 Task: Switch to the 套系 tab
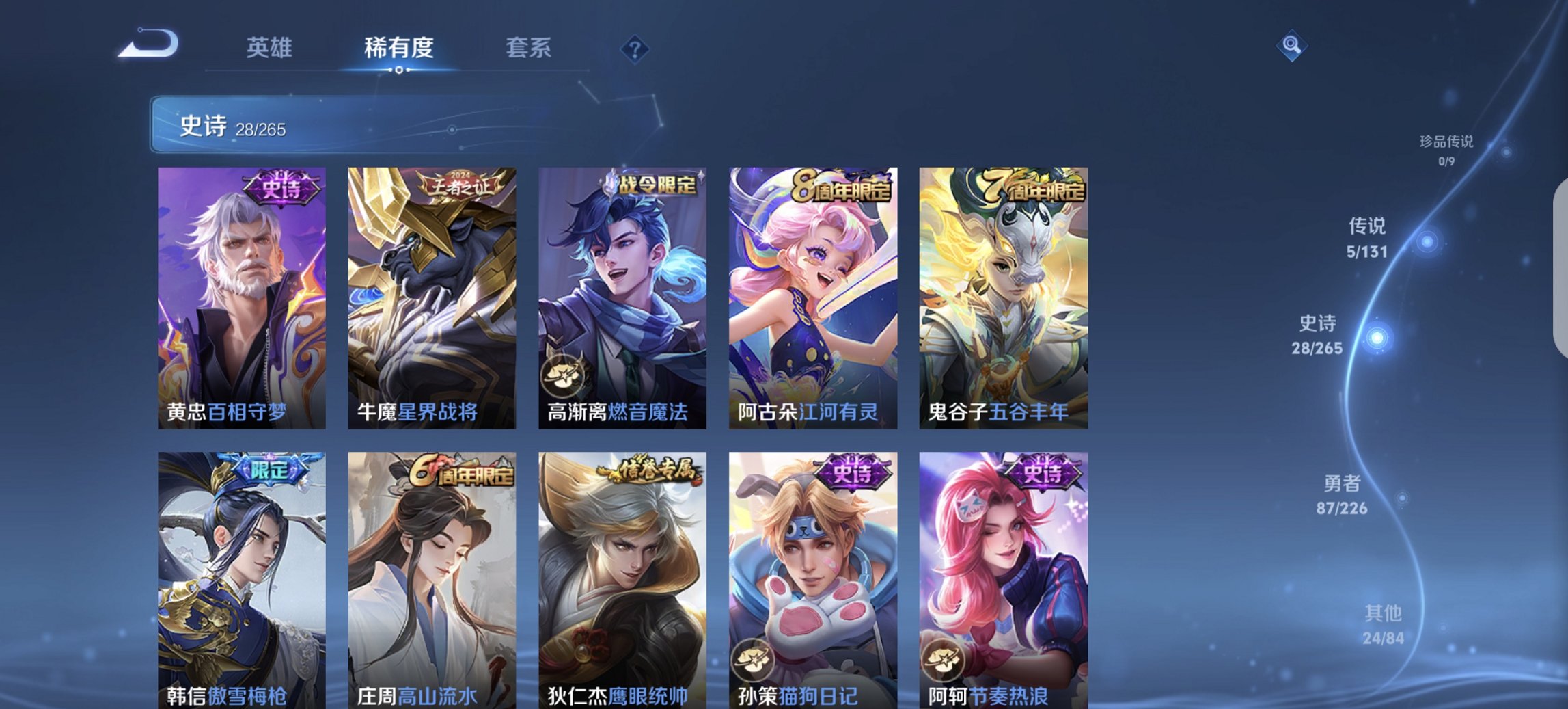click(x=529, y=48)
